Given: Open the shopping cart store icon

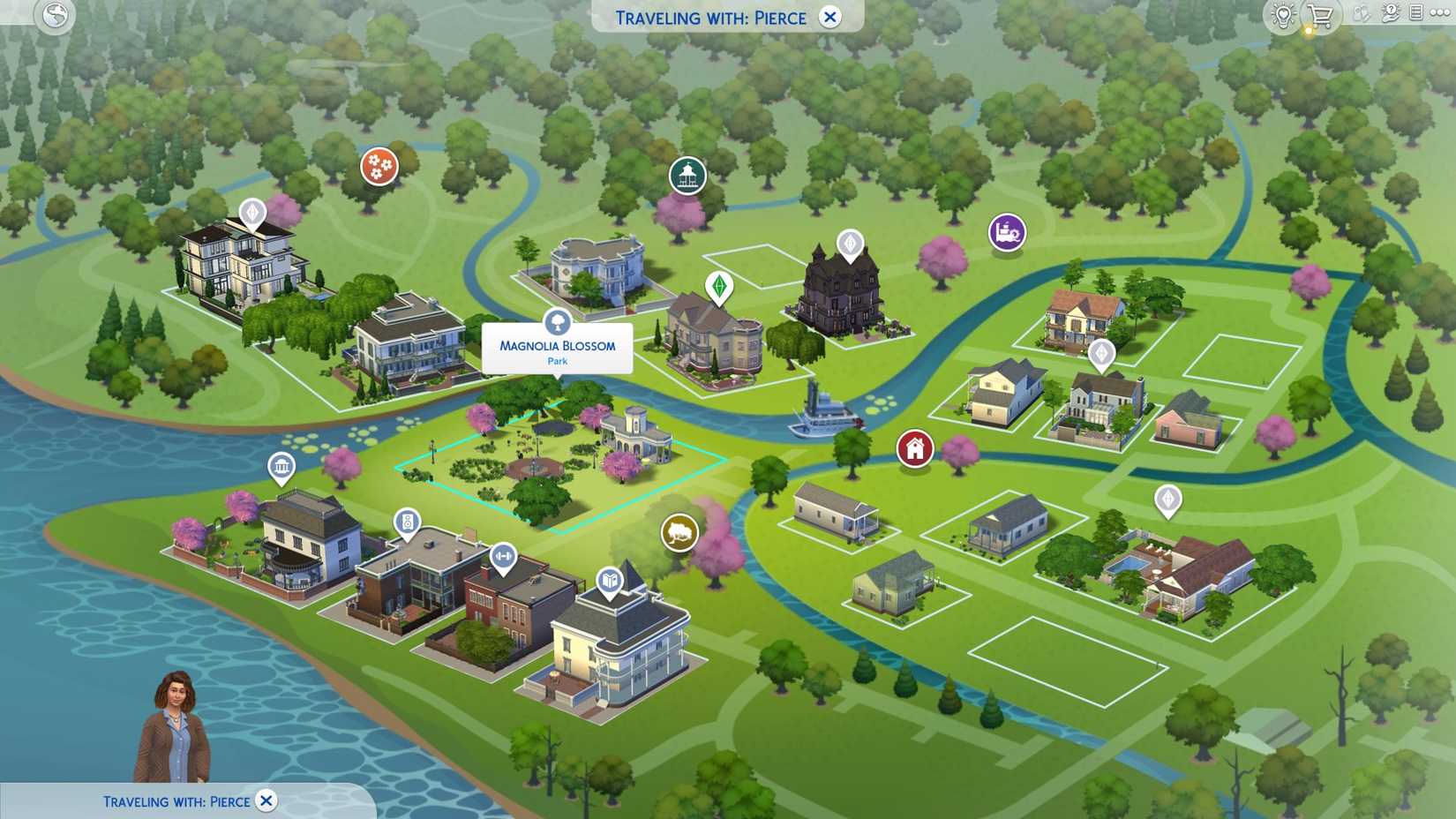Looking at the screenshot, I should (x=1319, y=15).
